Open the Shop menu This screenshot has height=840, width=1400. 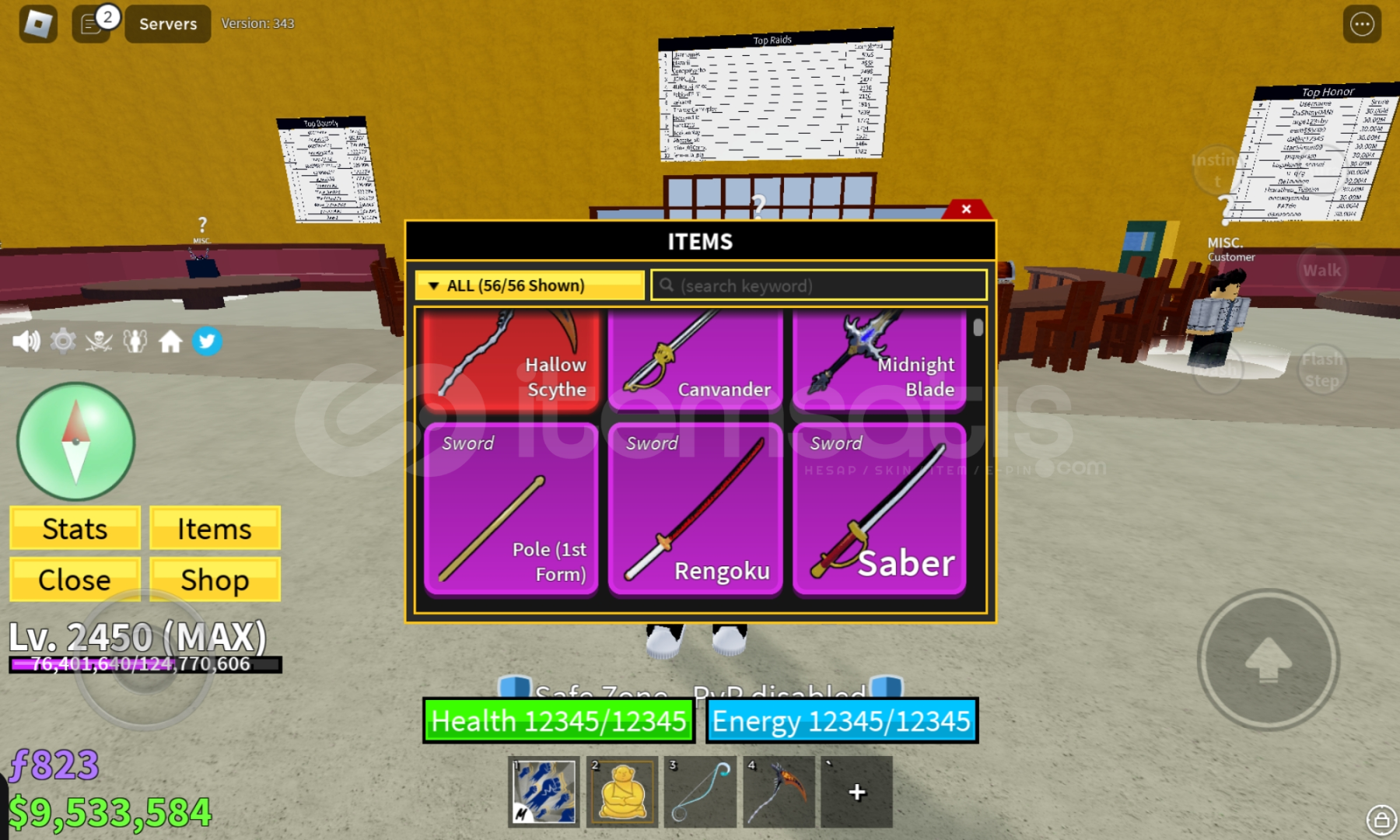pos(215,579)
